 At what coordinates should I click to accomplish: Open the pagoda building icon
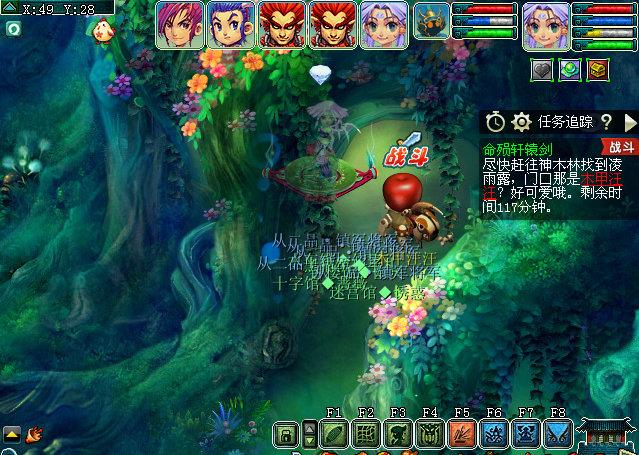[x=607, y=434]
